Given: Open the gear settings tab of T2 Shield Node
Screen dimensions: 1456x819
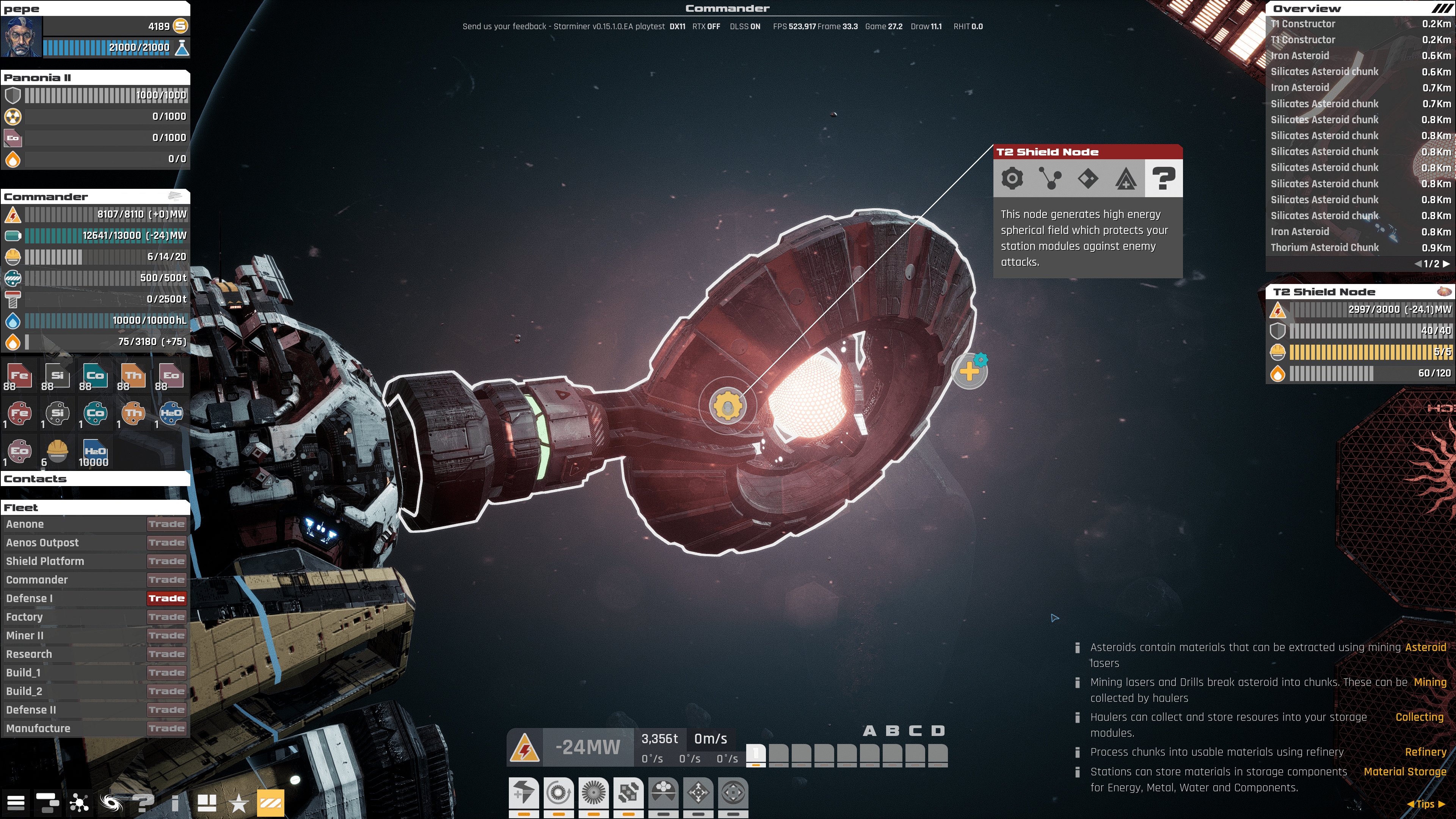Looking at the screenshot, I should coord(1012,179).
